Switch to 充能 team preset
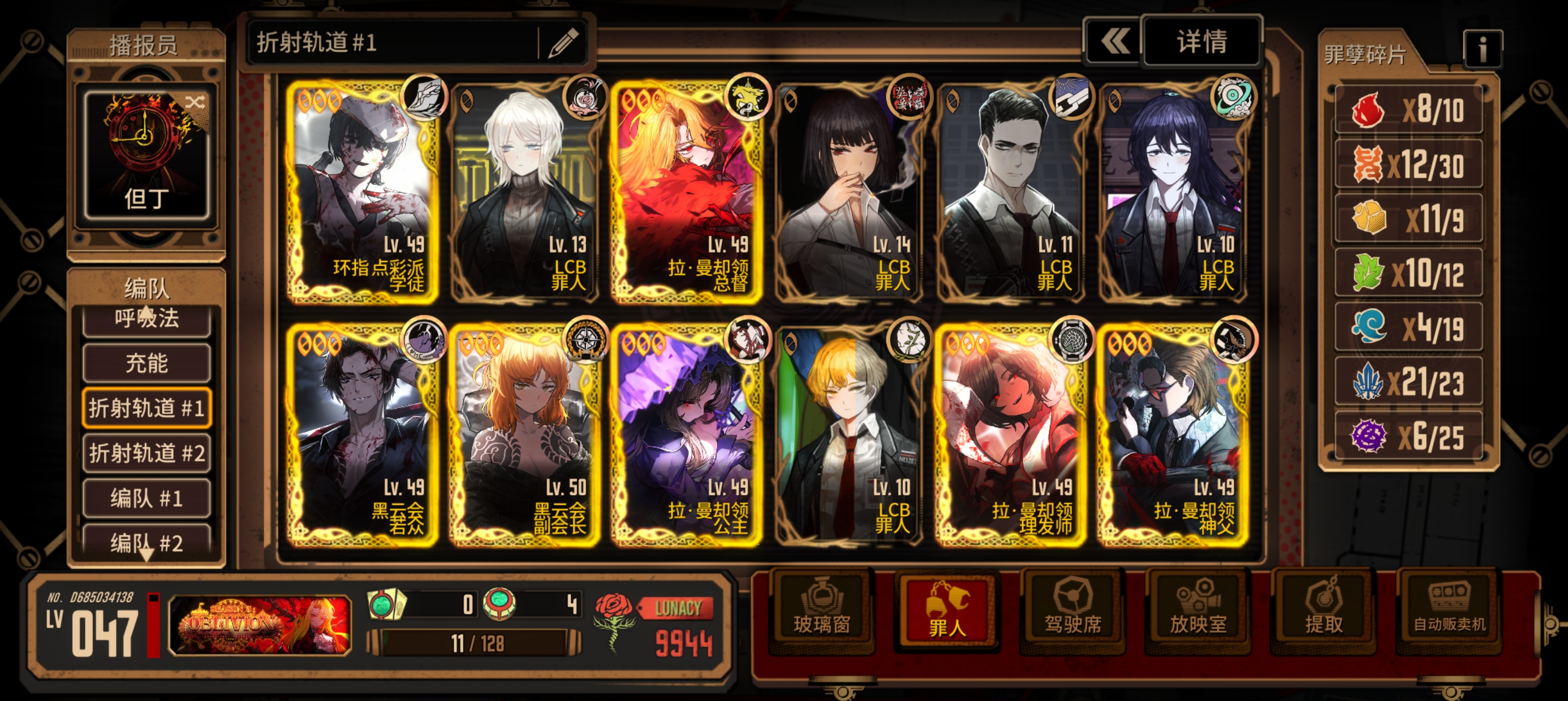Screen dimensions: 1568x701 click(147, 364)
